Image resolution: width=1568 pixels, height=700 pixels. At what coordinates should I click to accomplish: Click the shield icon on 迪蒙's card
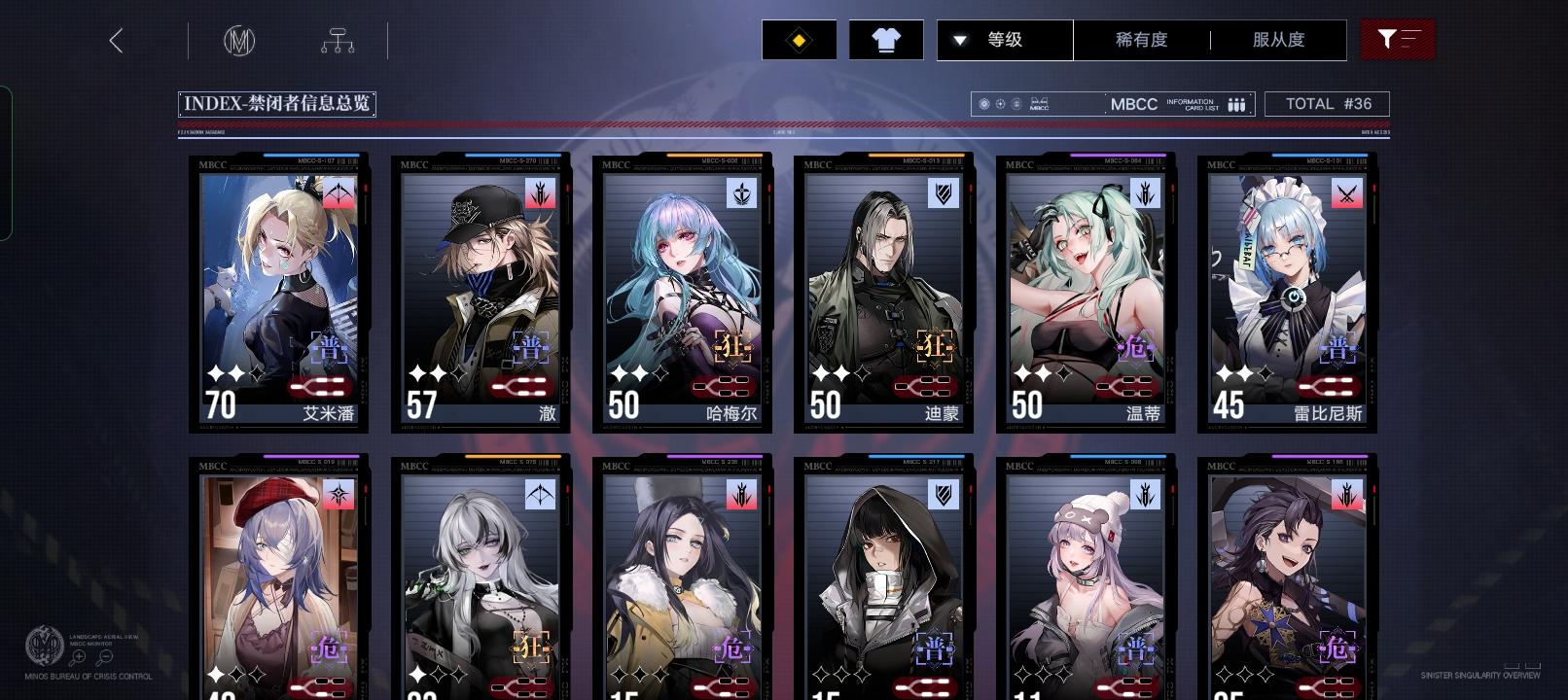(943, 193)
